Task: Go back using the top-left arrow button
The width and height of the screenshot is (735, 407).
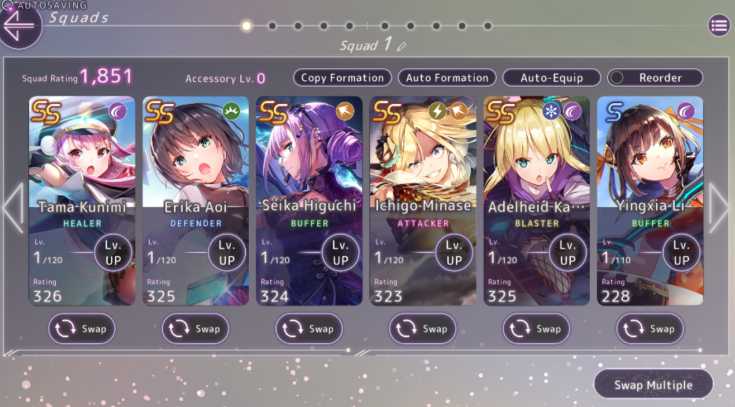Action: click(x=20, y=25)
